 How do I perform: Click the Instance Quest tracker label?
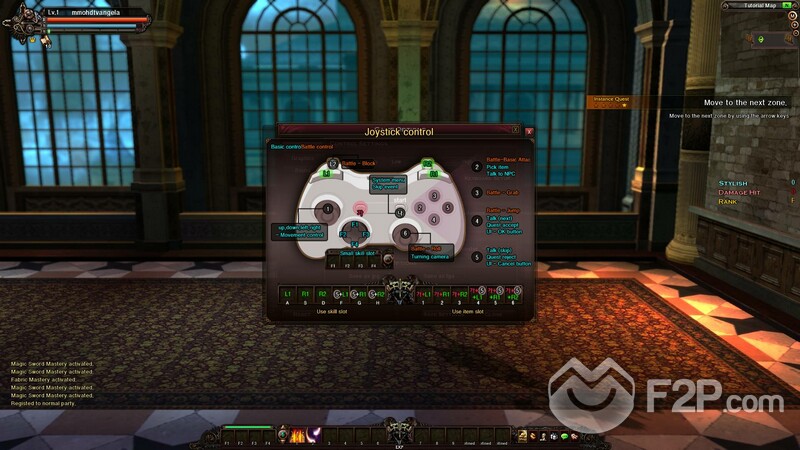point(610,100)
